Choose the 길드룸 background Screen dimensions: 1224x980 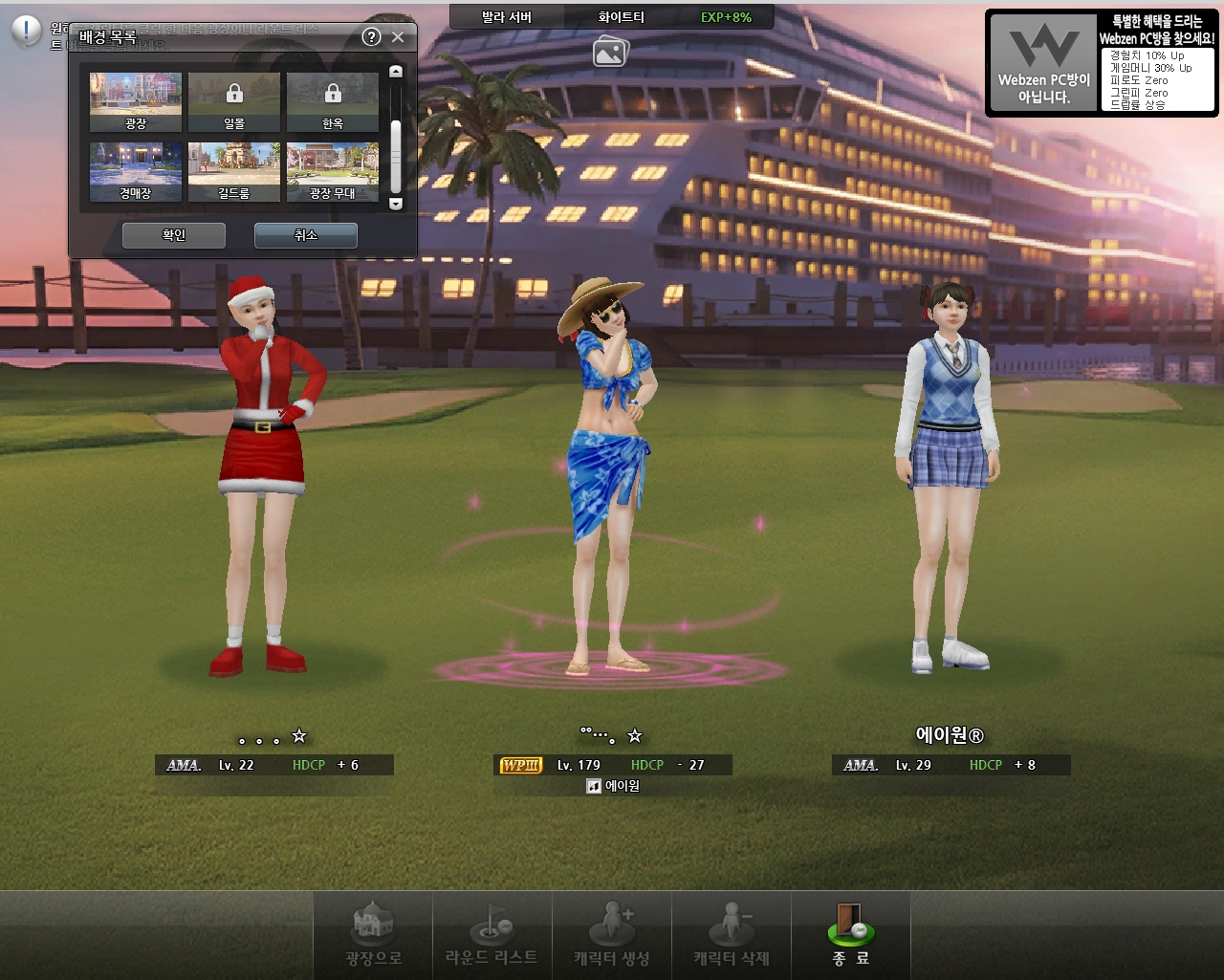[x=234, y=172]
